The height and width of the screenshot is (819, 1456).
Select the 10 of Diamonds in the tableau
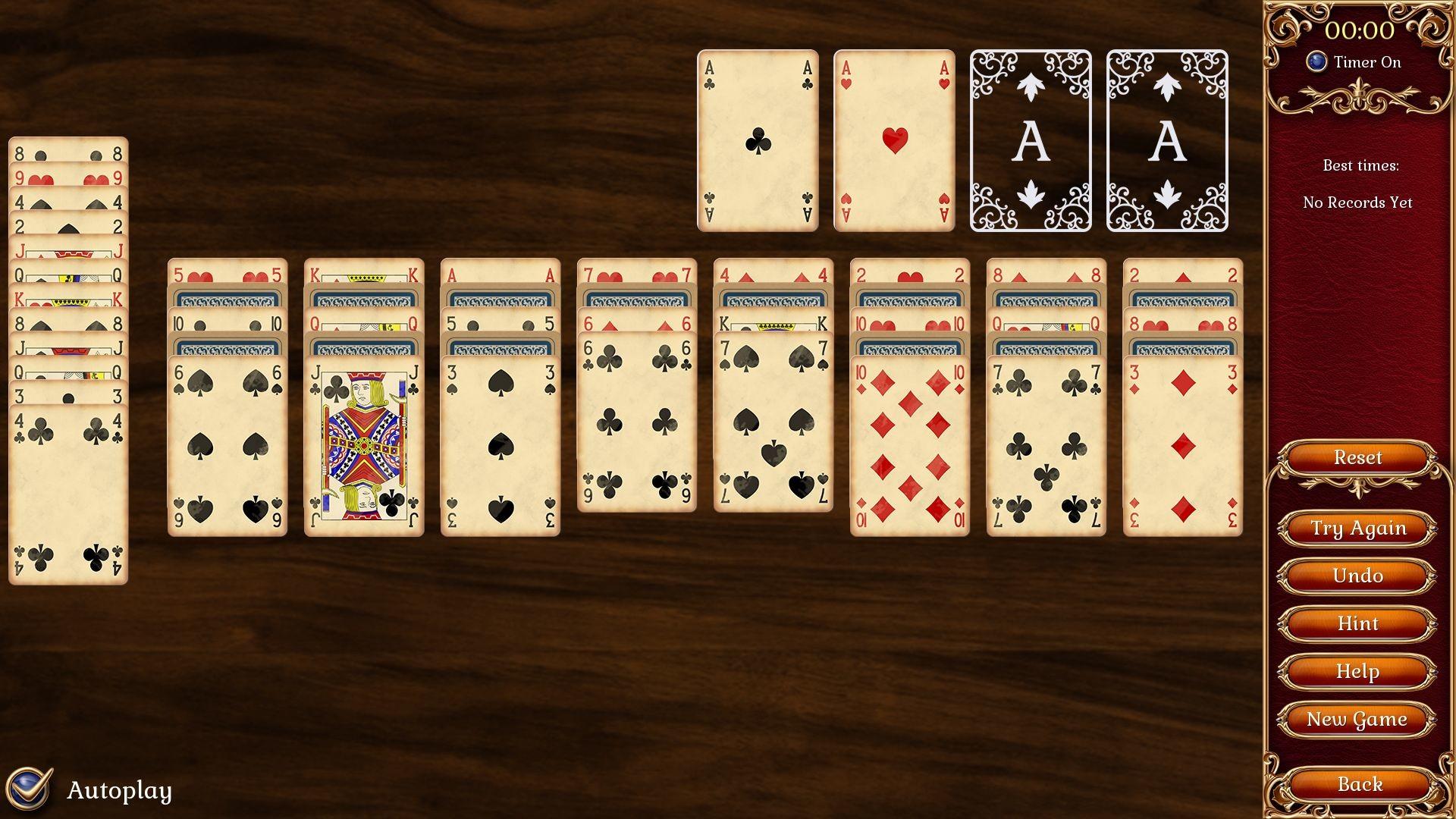coord(908,440)
